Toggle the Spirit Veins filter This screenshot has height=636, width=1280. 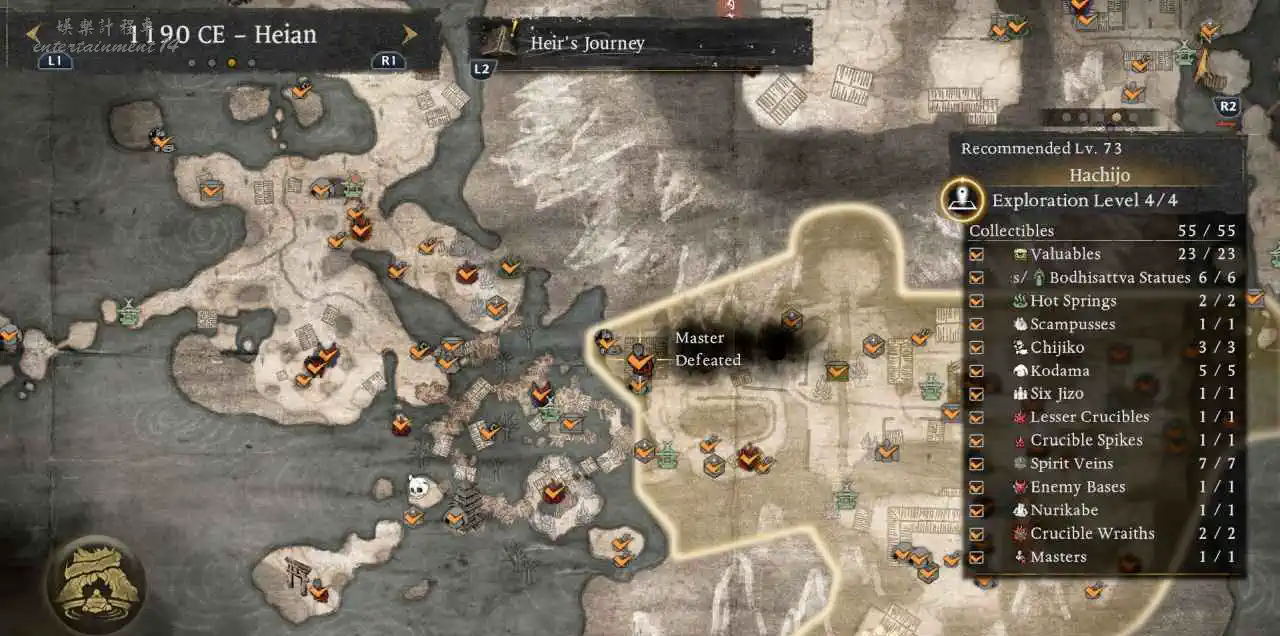pyautogui.click(x=977, y=464)
